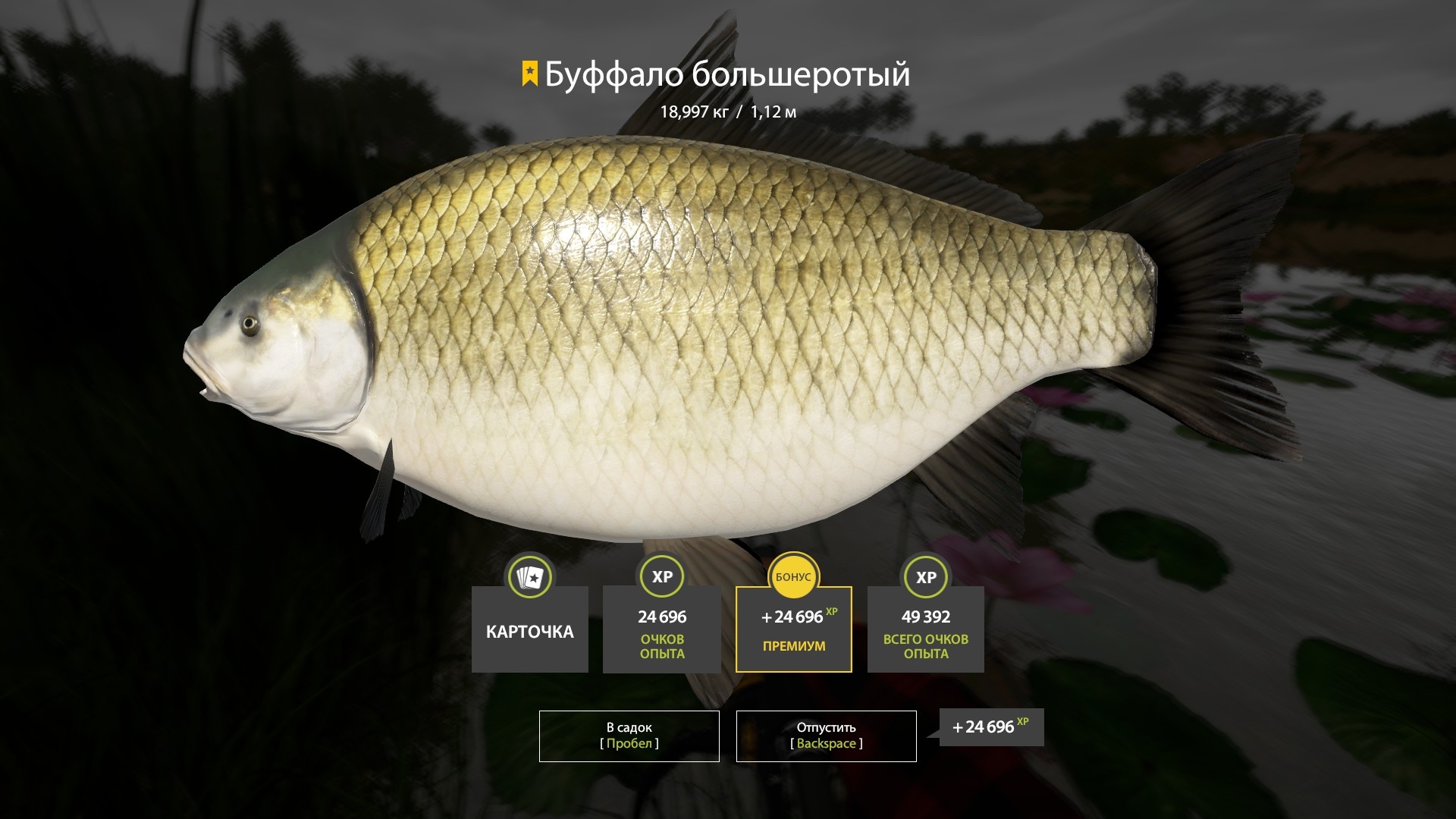
Task: Click the displayed buffalo fish image
Action: pos(682,326)
